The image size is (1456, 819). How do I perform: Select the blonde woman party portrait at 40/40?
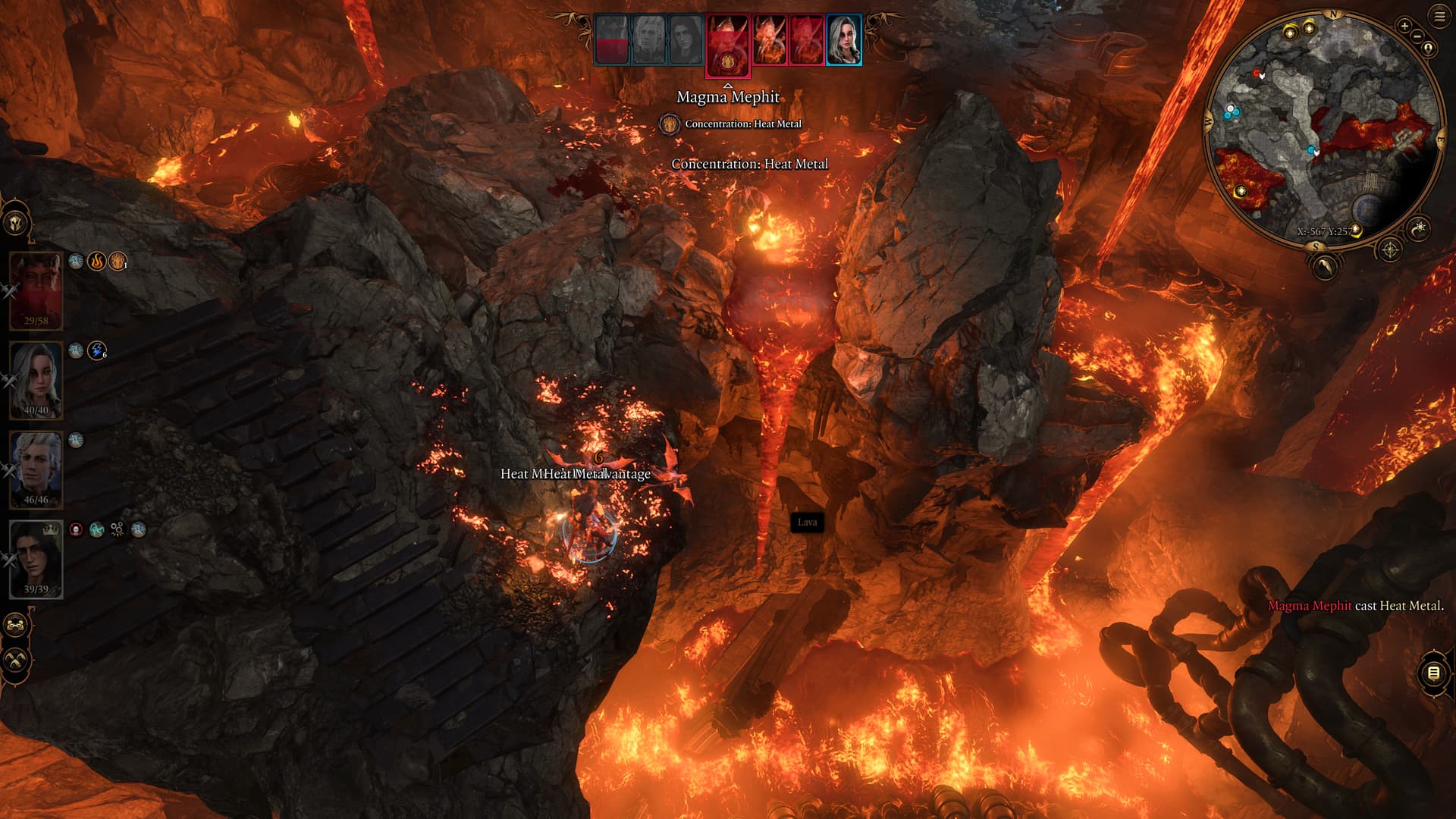click(36, 380)
